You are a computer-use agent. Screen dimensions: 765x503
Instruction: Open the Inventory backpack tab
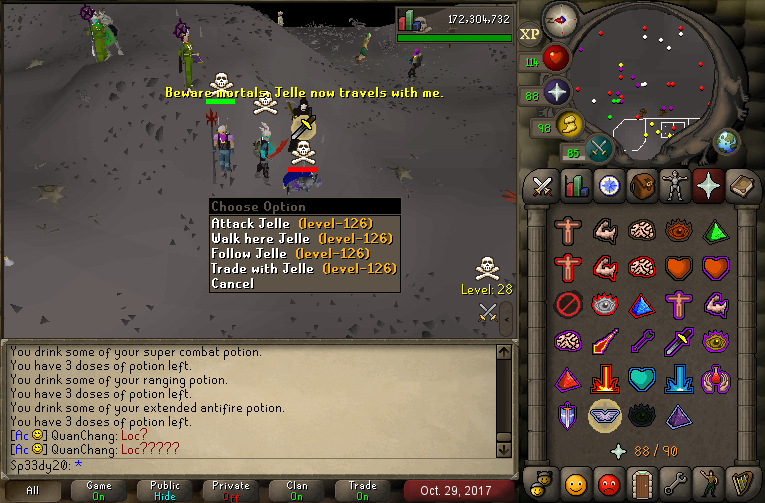645,186
